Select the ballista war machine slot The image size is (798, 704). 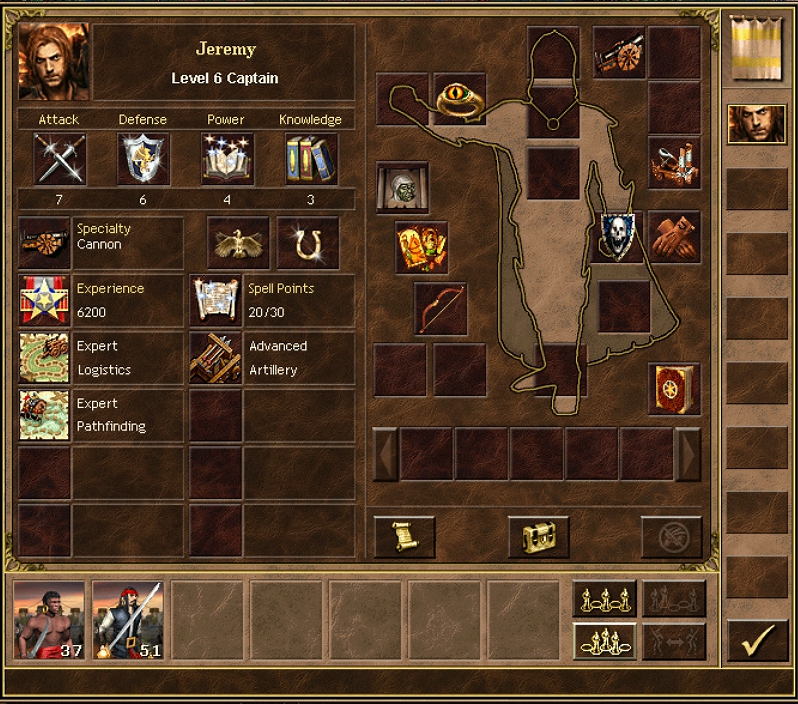tap(673, 162)
